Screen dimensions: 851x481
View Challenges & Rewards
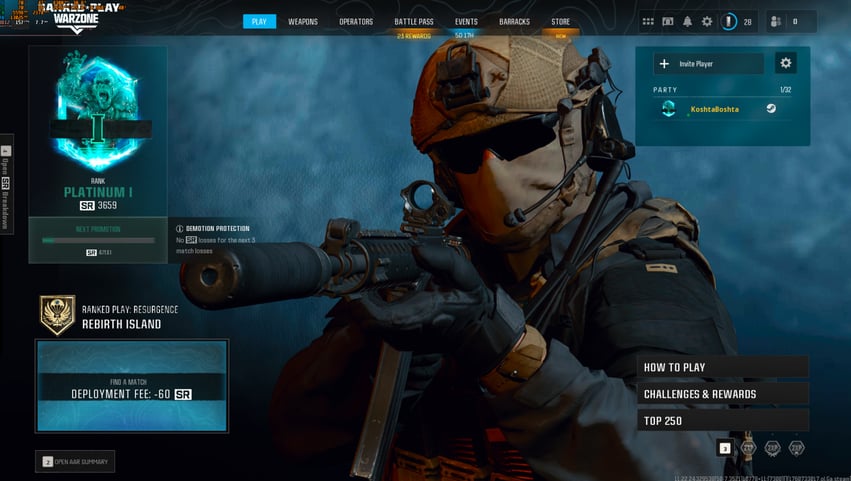click(722, 394)
